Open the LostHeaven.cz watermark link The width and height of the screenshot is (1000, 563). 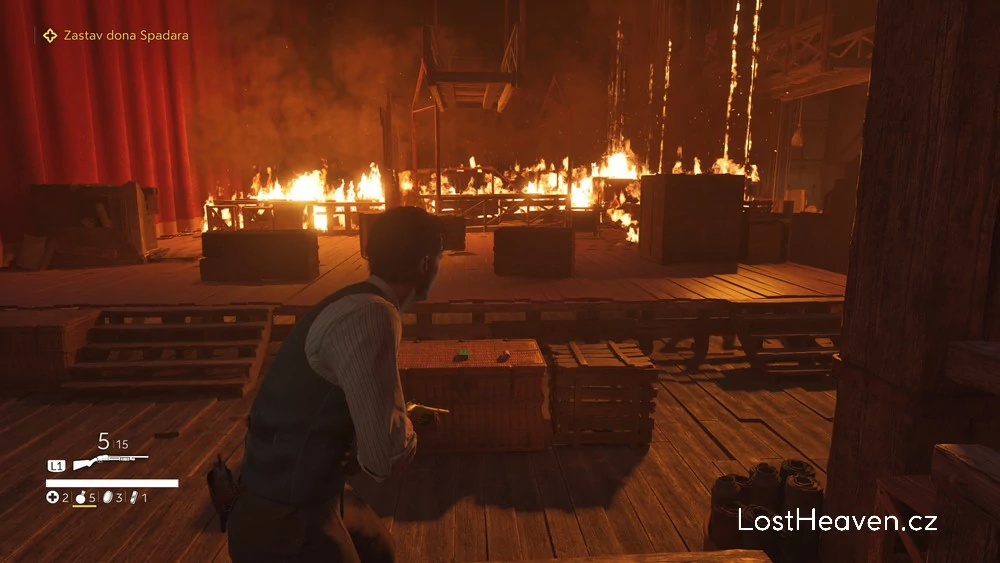(837, 520)
